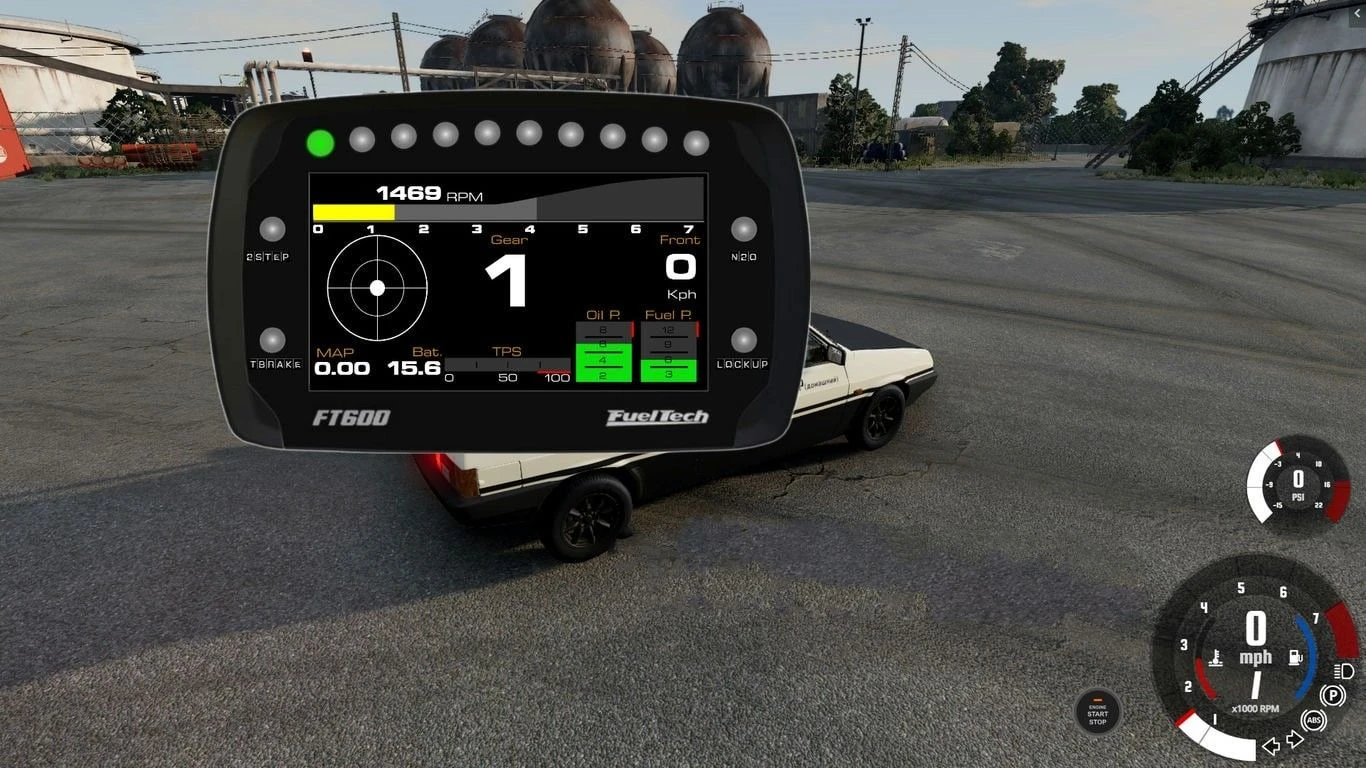Select the G-force target reticle display

377,288
